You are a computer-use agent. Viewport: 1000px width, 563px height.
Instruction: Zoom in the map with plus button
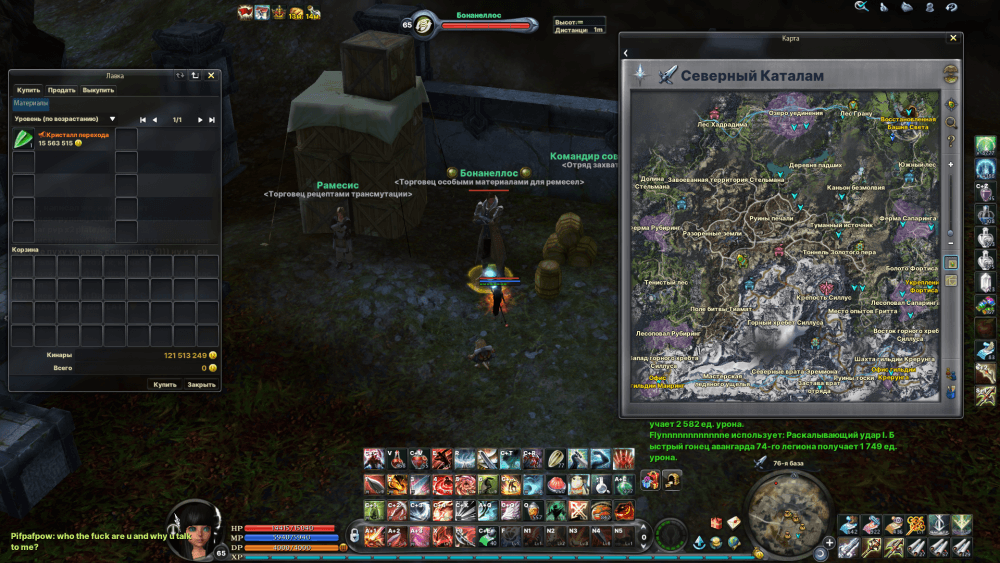[x=950, y=163]
